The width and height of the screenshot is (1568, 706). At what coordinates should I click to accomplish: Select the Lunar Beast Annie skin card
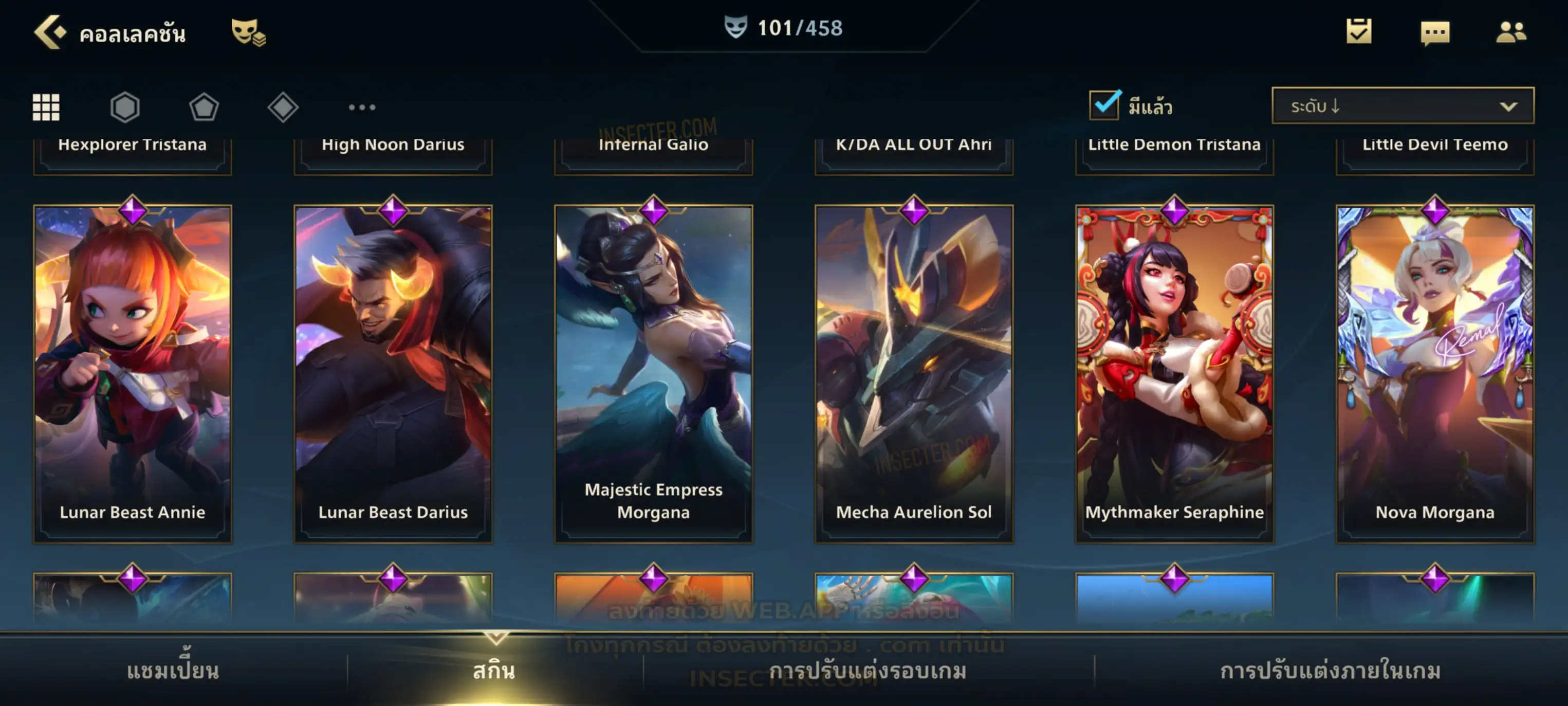132,373
